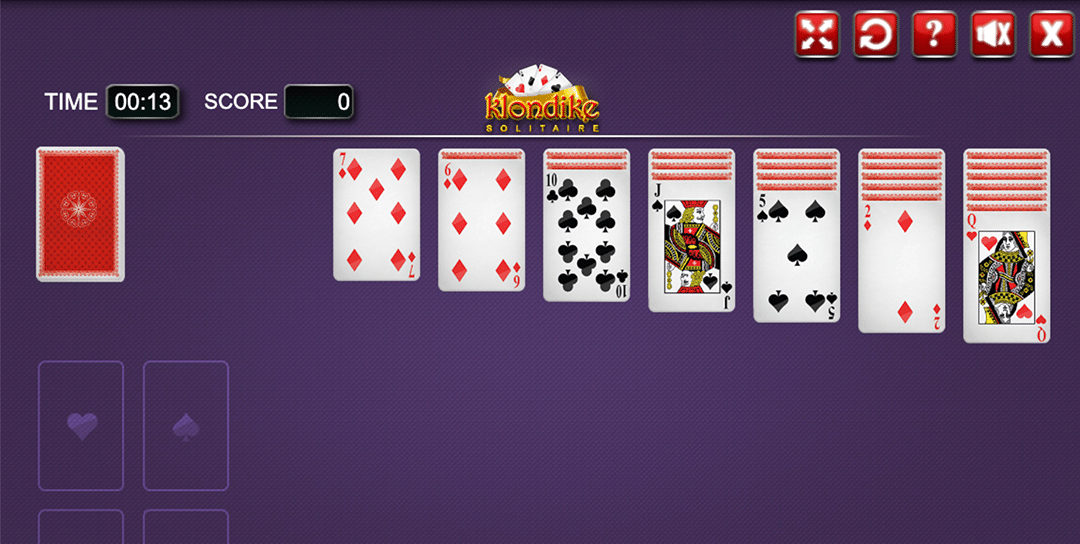Select the five of spades card
This screenshot has height=544, width=1080.
coord(796,257)
